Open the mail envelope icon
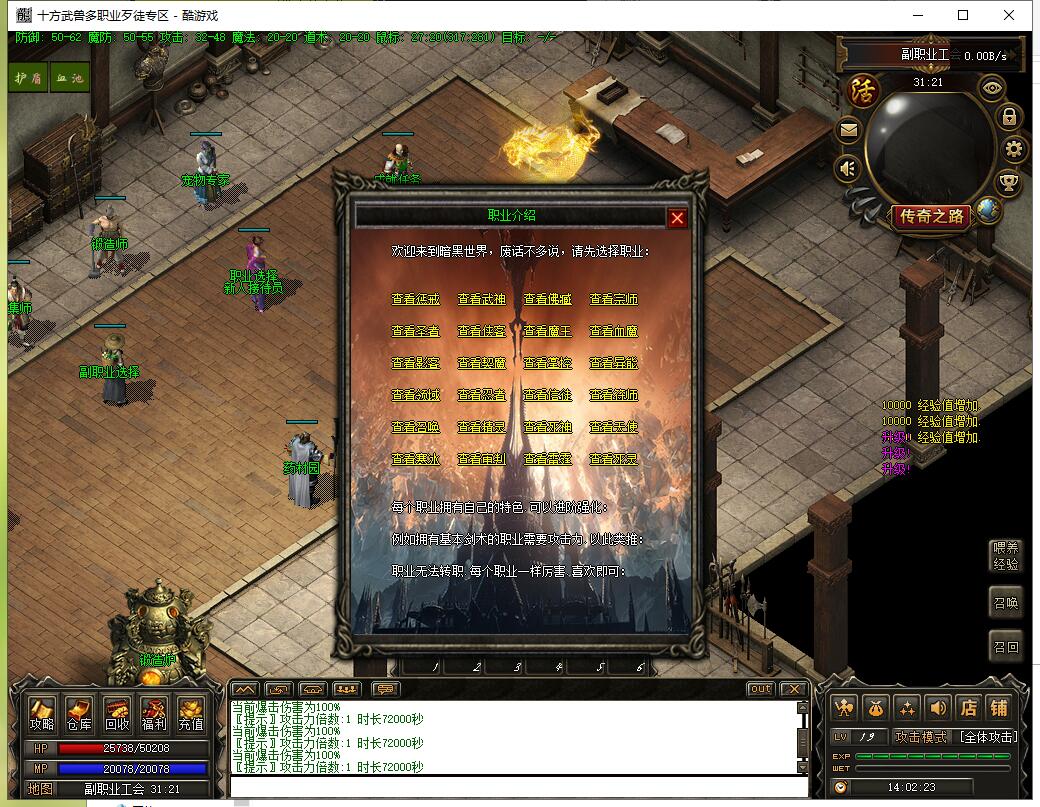The image size is (1040, 807). (x=848, y=129)
